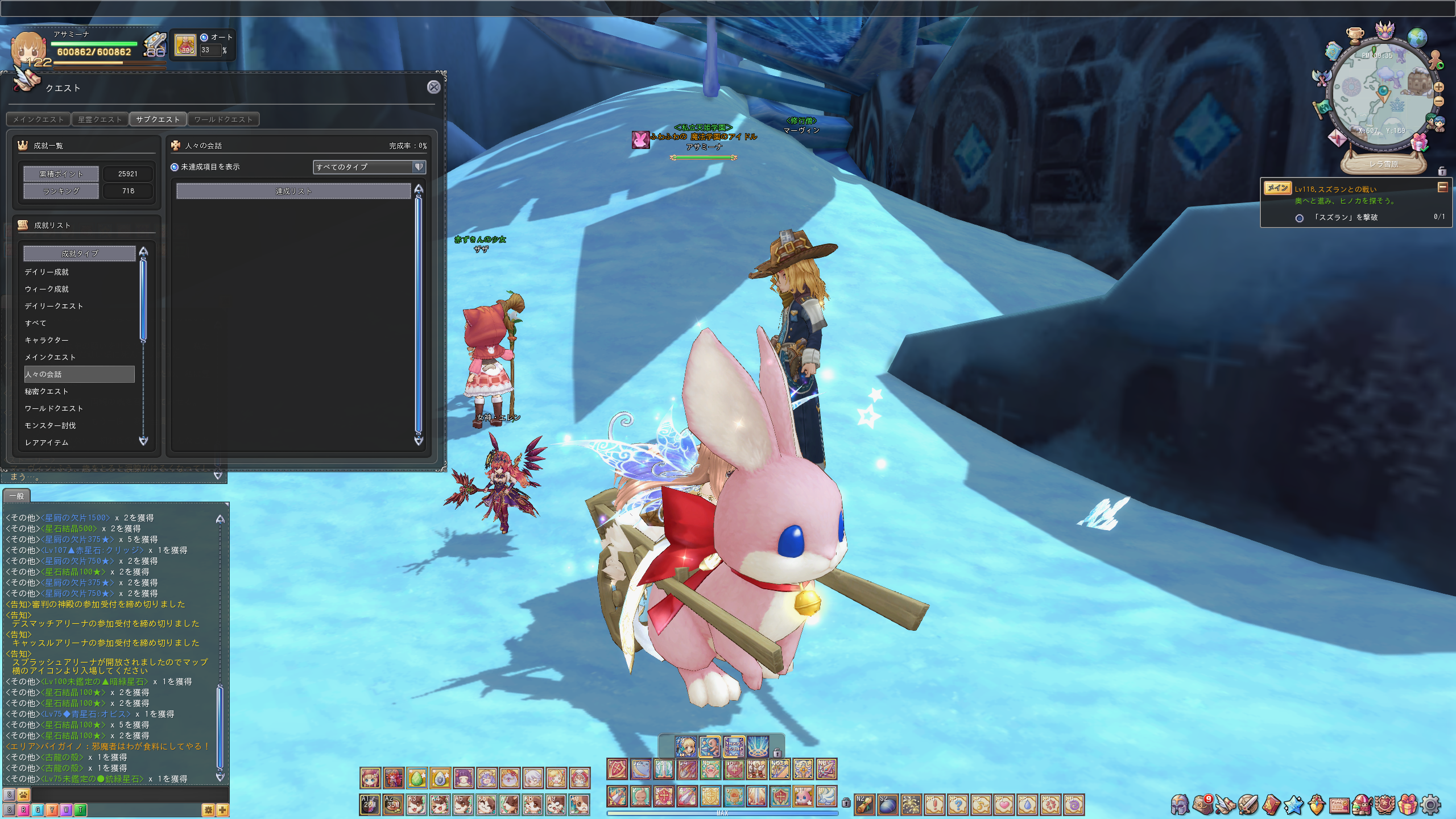Open the ワールドクエスト tab
The height and width of the screenshot is (819, 1456).
pos(223,119)
